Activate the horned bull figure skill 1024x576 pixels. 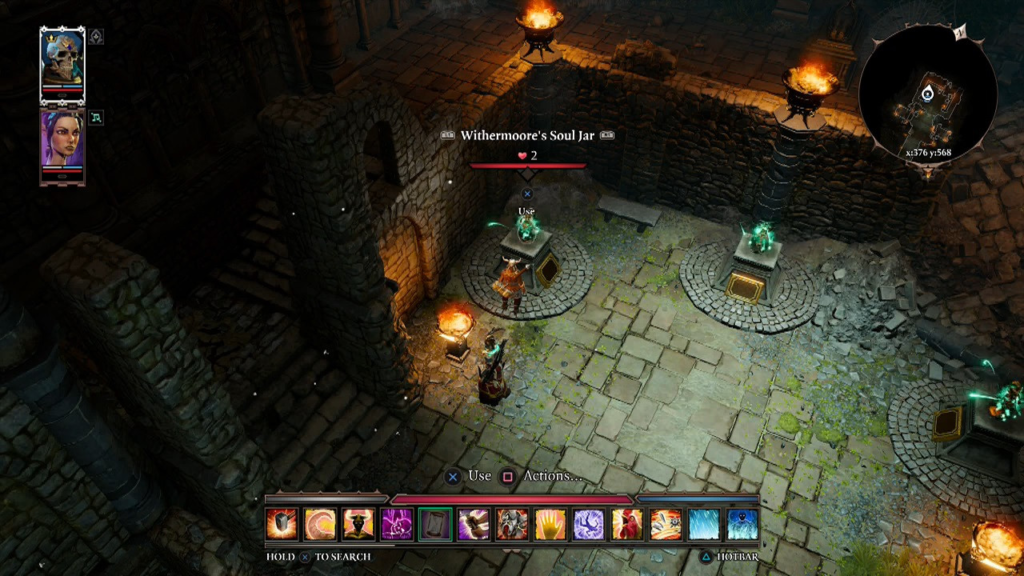[358, 524]
